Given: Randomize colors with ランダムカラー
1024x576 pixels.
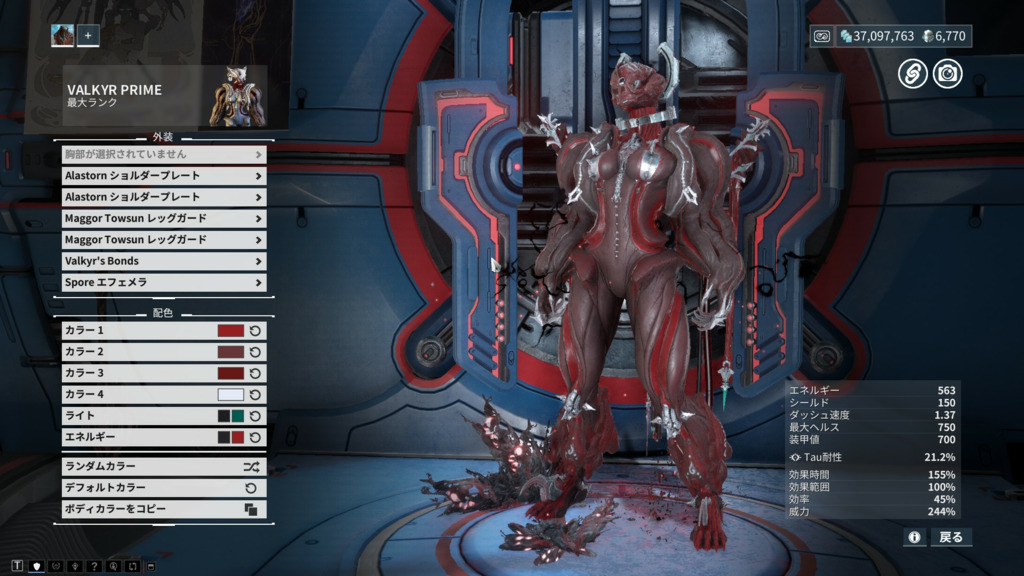Looking at the screenshot, I should [x=160, y=467].
